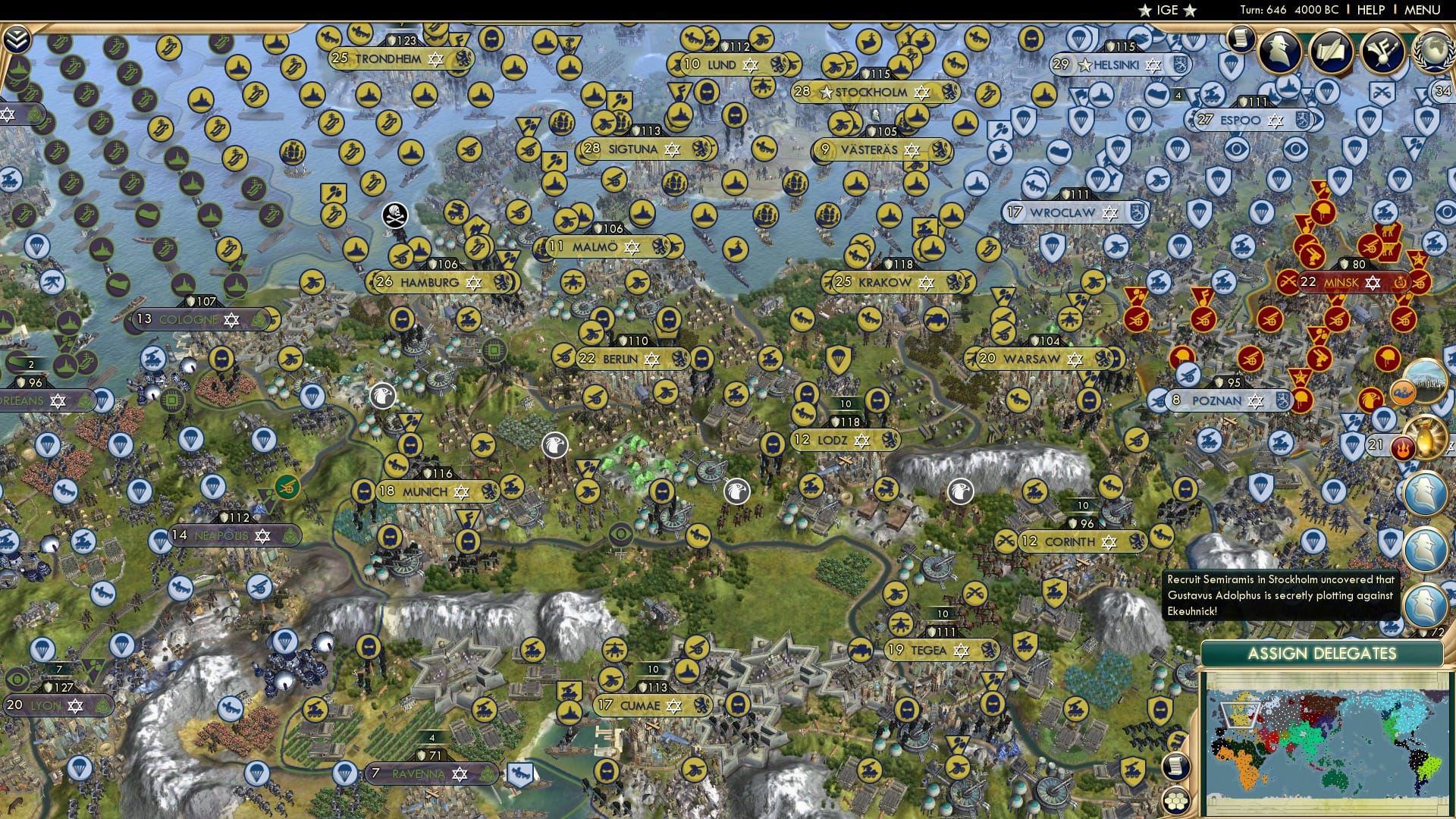Viewport: 1456px width, 819px height.
Task: Click the notification scroll icon below the turn counter
Action: click(1241, 38)
